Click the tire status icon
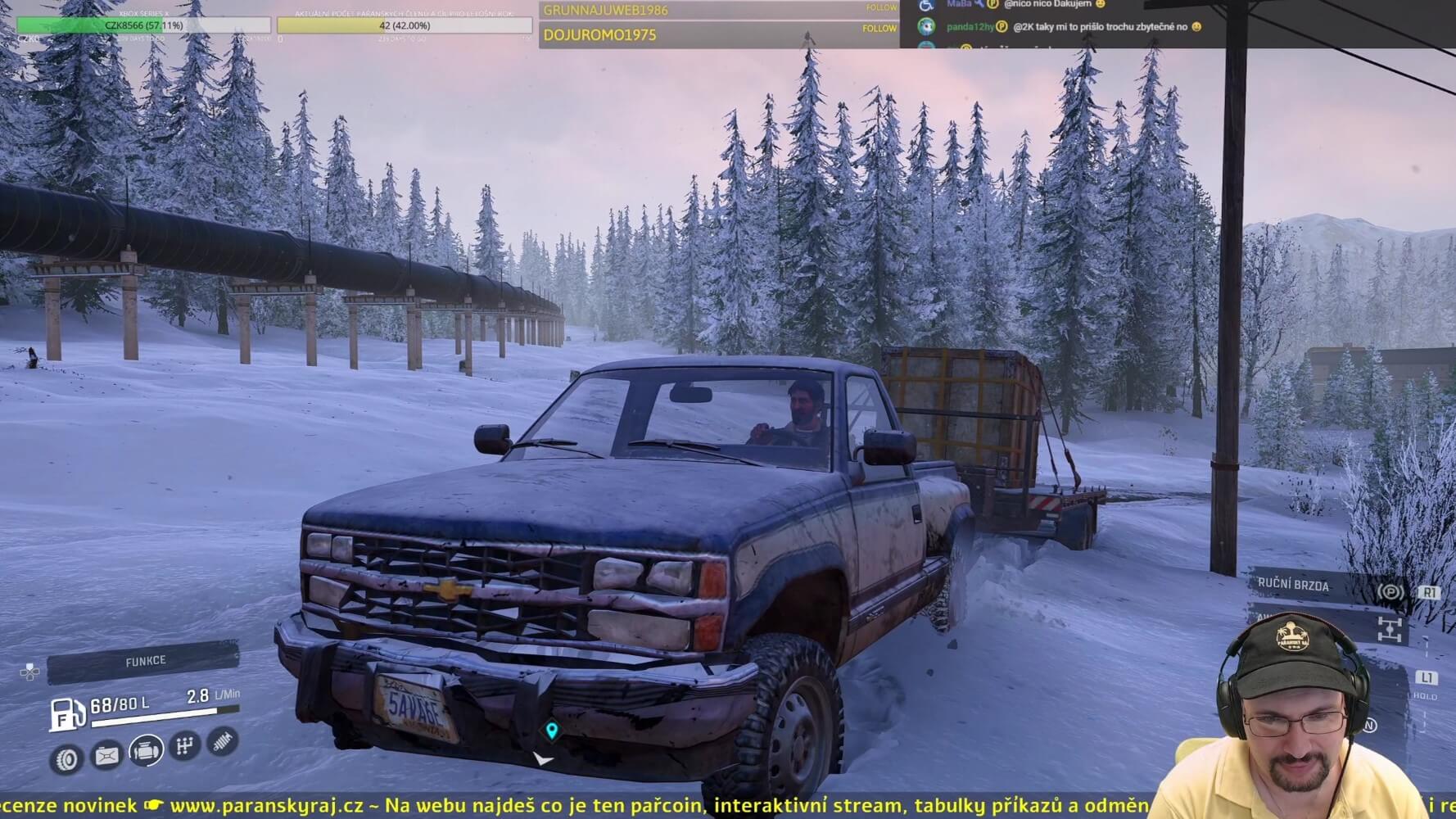 tap(66, 759)
